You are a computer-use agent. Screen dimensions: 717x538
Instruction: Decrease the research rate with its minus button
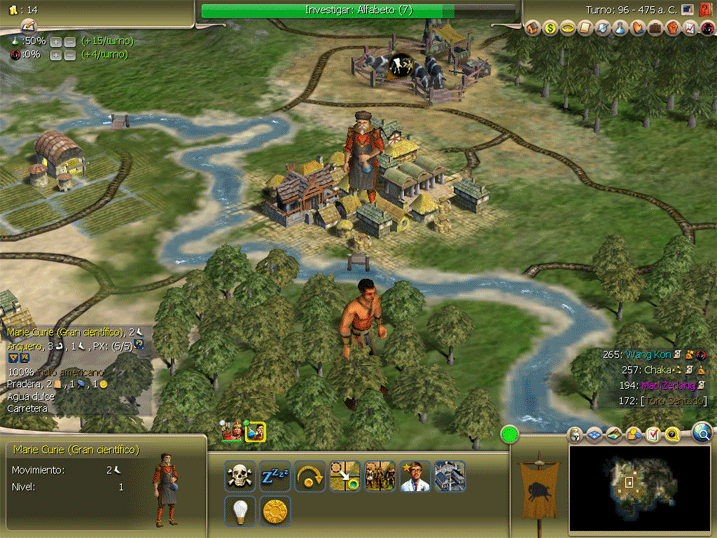click(x=70, y=41)
